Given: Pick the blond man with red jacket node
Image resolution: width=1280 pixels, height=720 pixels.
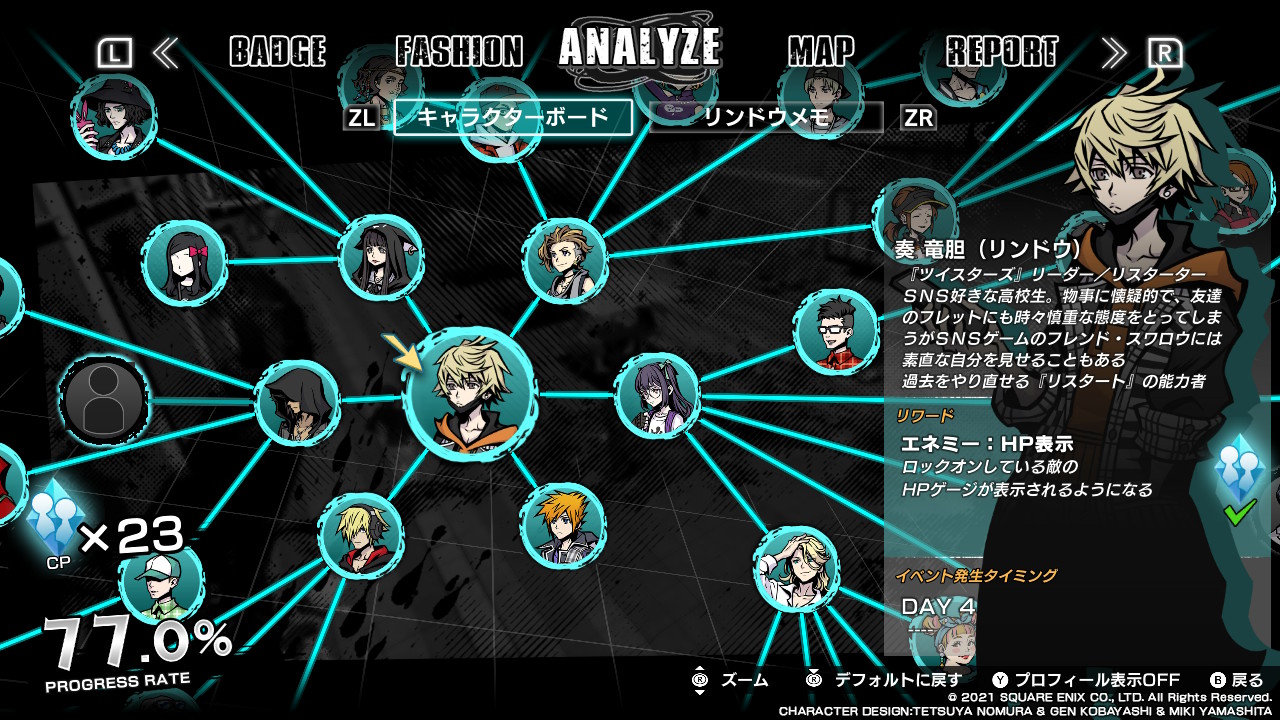Looking at the screenshot, I should [360, 535].
